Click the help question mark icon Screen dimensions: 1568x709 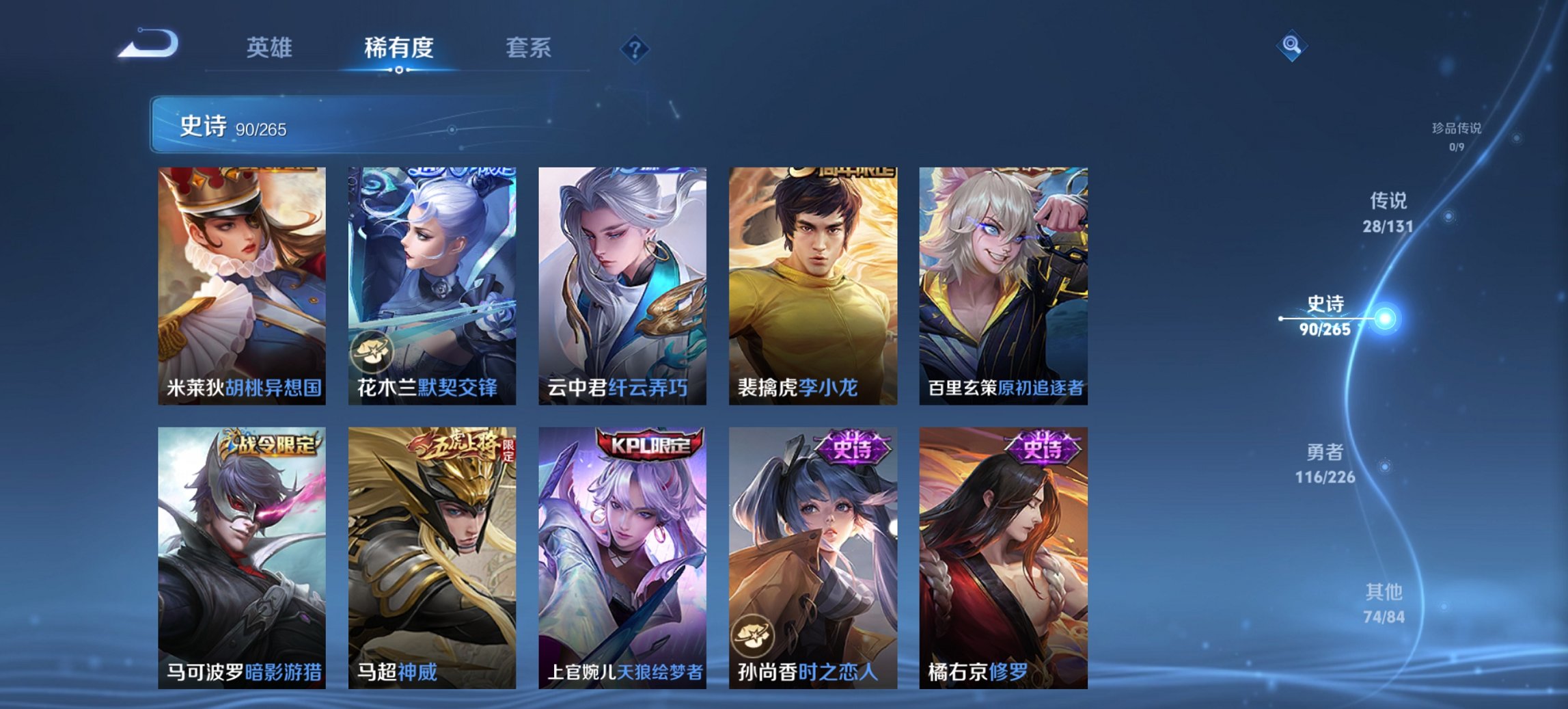coord(635,48)
